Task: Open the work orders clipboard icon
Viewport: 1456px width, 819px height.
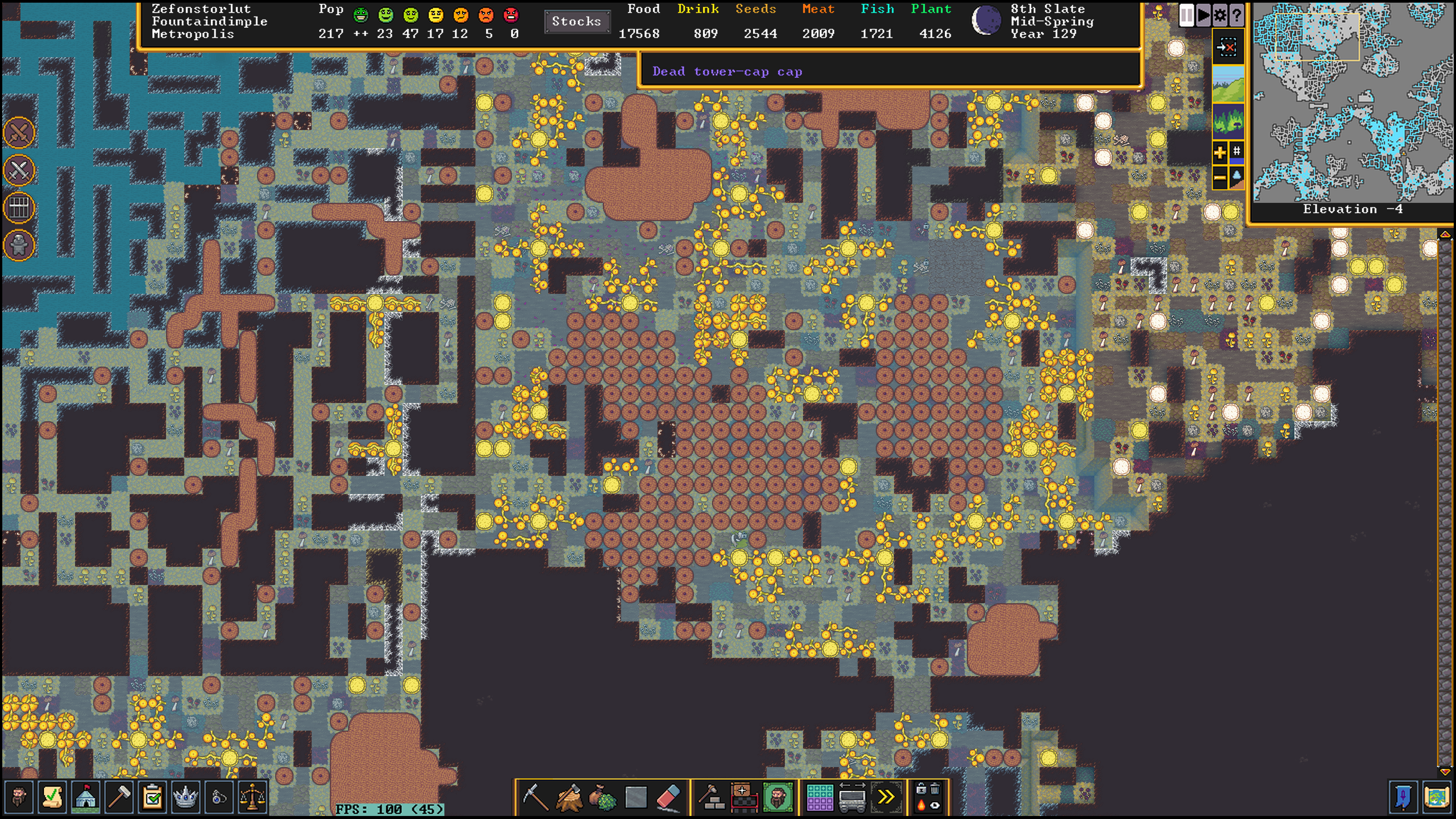Action: 152,797
